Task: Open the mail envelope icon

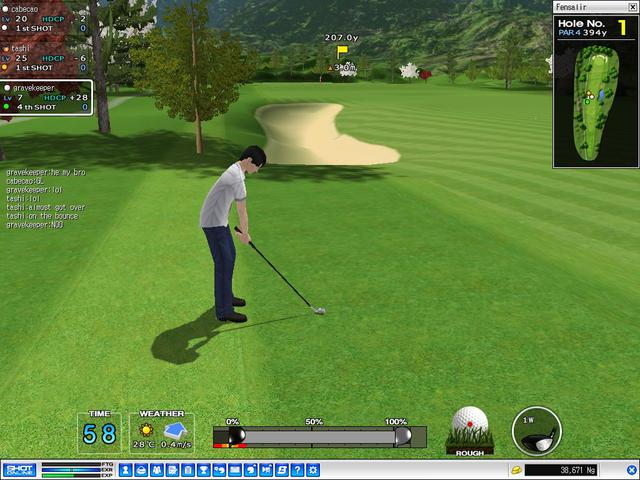Action: point(234,470)
